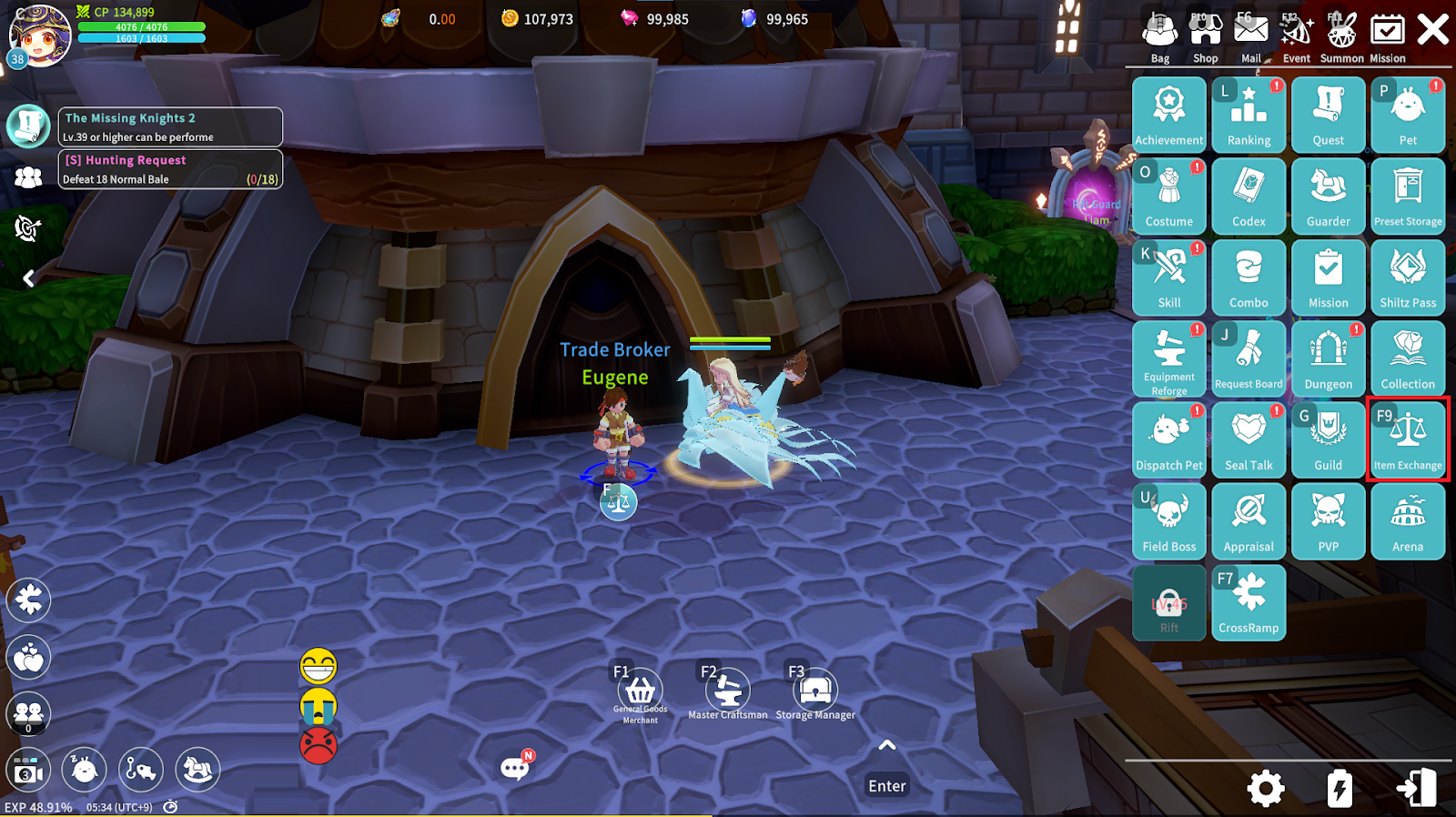This screenshot has width=1456, height=817.
Task: Open the Field Boss menu
Action: coord(1168,520)
